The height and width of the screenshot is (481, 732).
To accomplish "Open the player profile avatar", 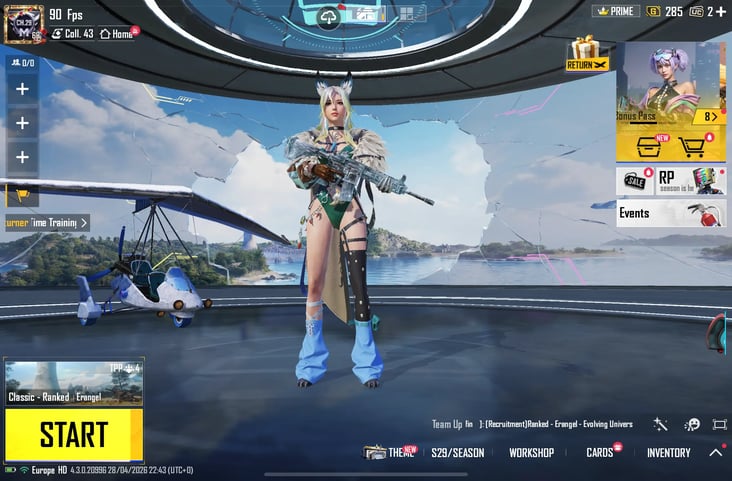I will point(21,23).
